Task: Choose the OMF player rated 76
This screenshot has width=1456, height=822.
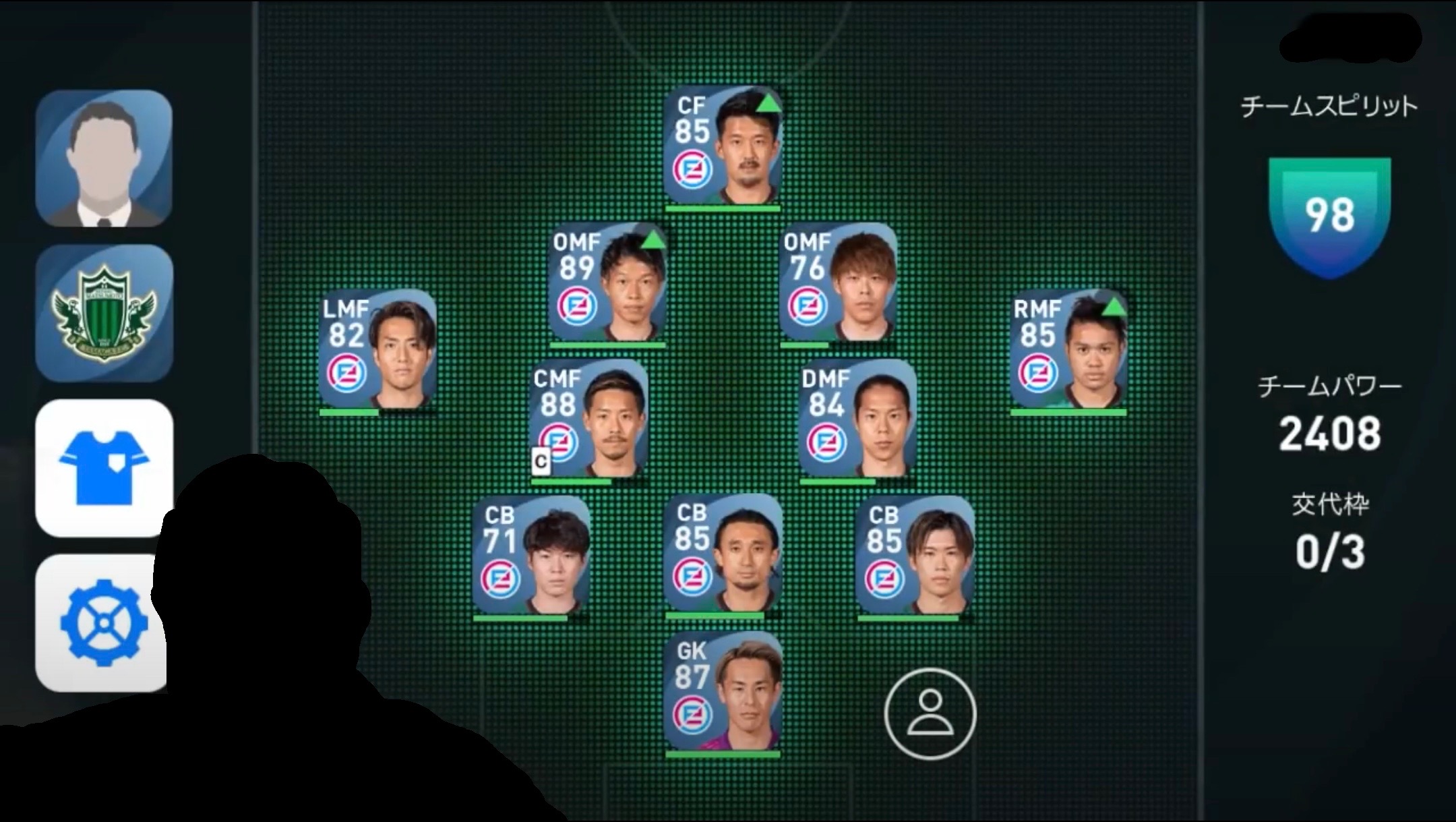Action: [838, 285]
